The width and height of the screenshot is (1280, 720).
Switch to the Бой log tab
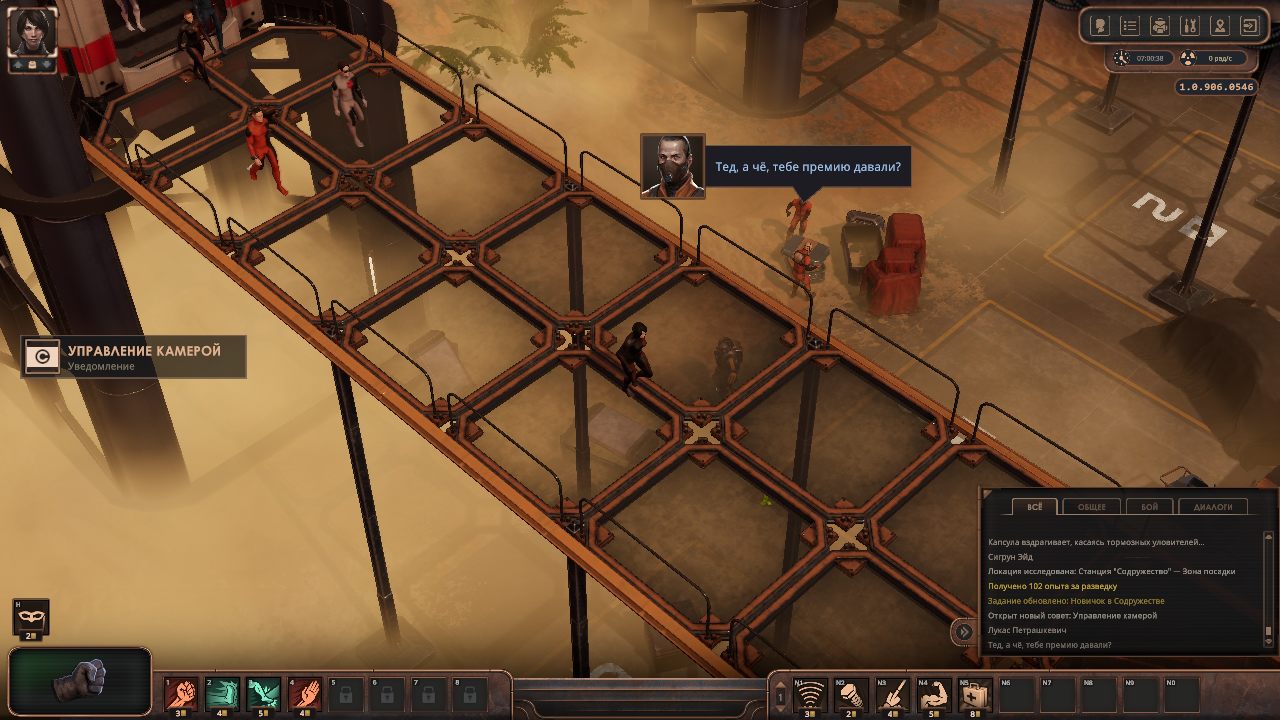[1149, 507]
